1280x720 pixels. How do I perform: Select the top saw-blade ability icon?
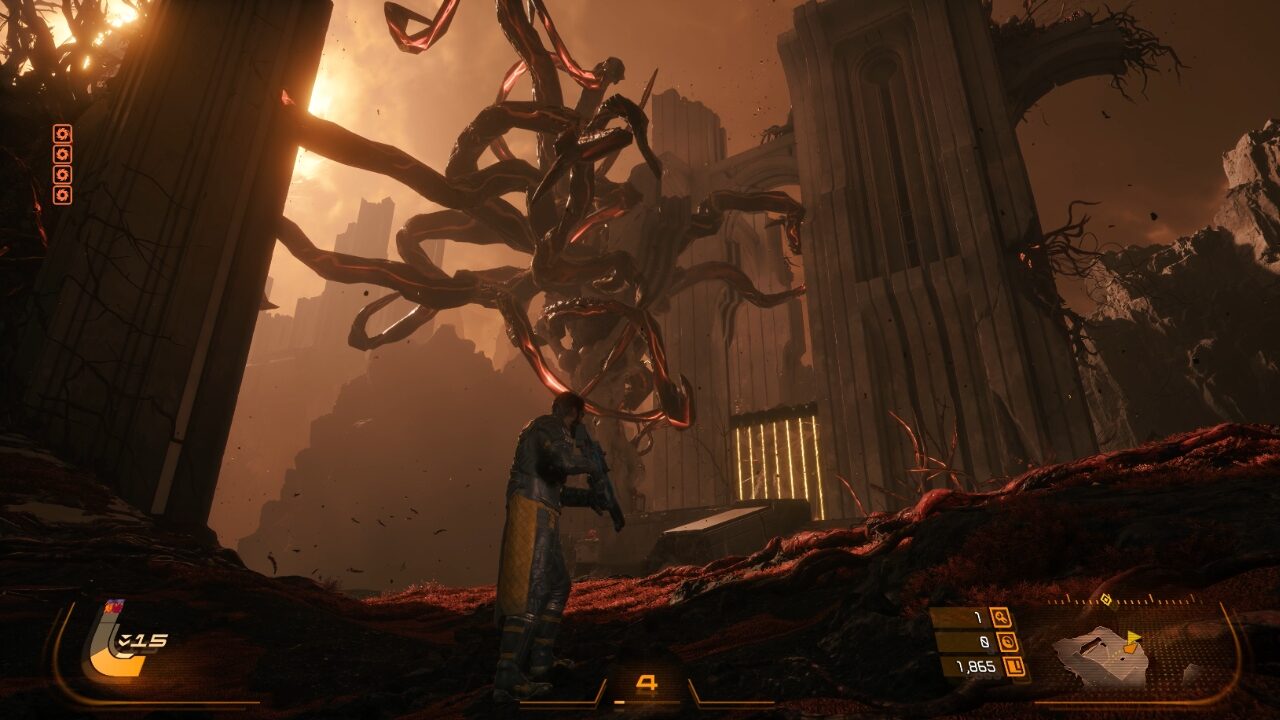point(62,133)
